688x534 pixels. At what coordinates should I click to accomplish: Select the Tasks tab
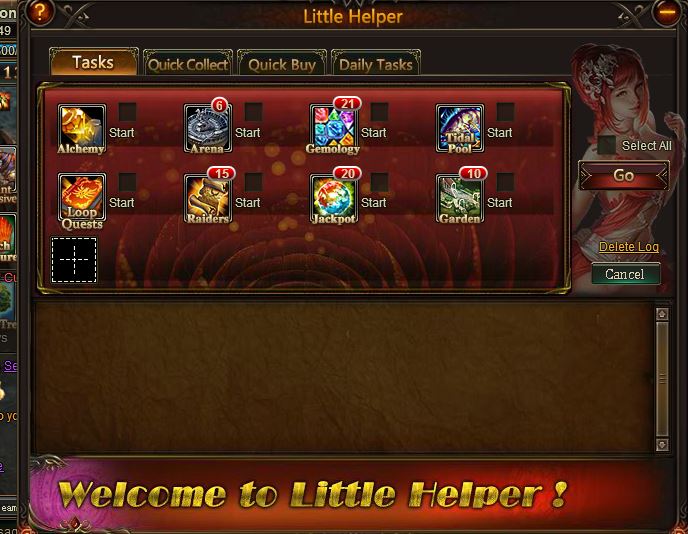click(92, 62)
